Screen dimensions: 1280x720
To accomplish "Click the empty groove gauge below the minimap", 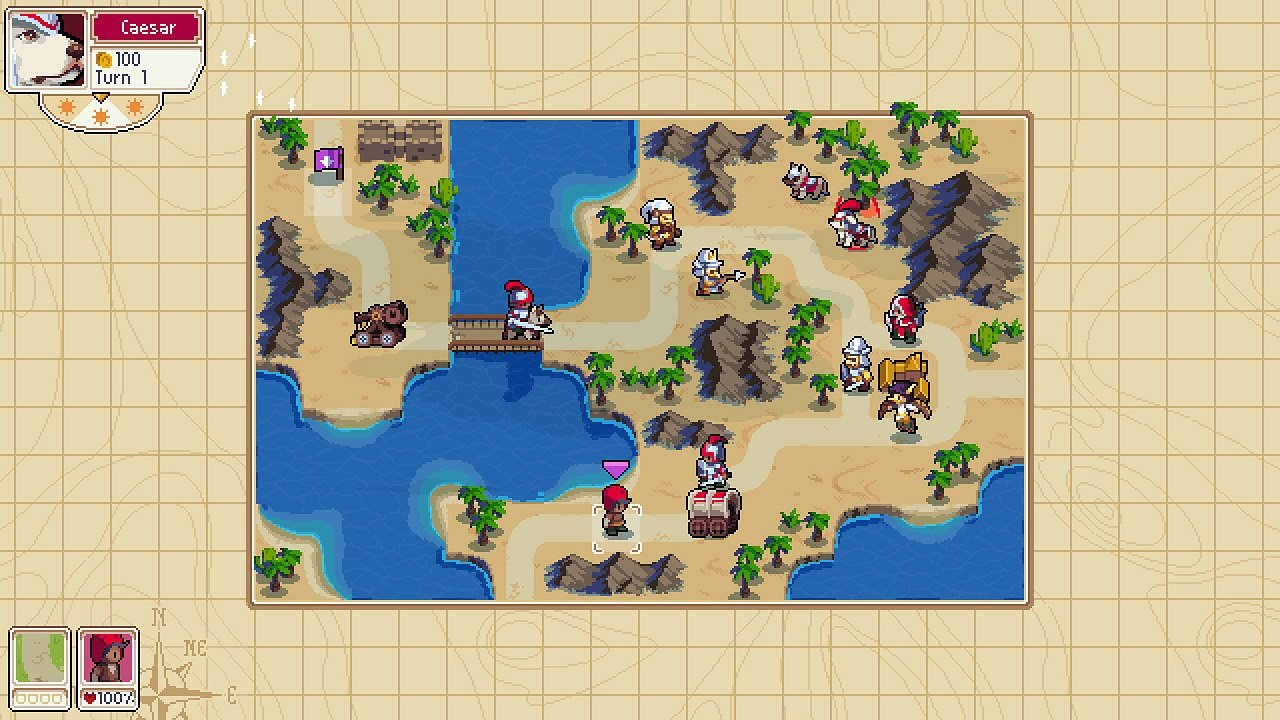I will (40, 700).
